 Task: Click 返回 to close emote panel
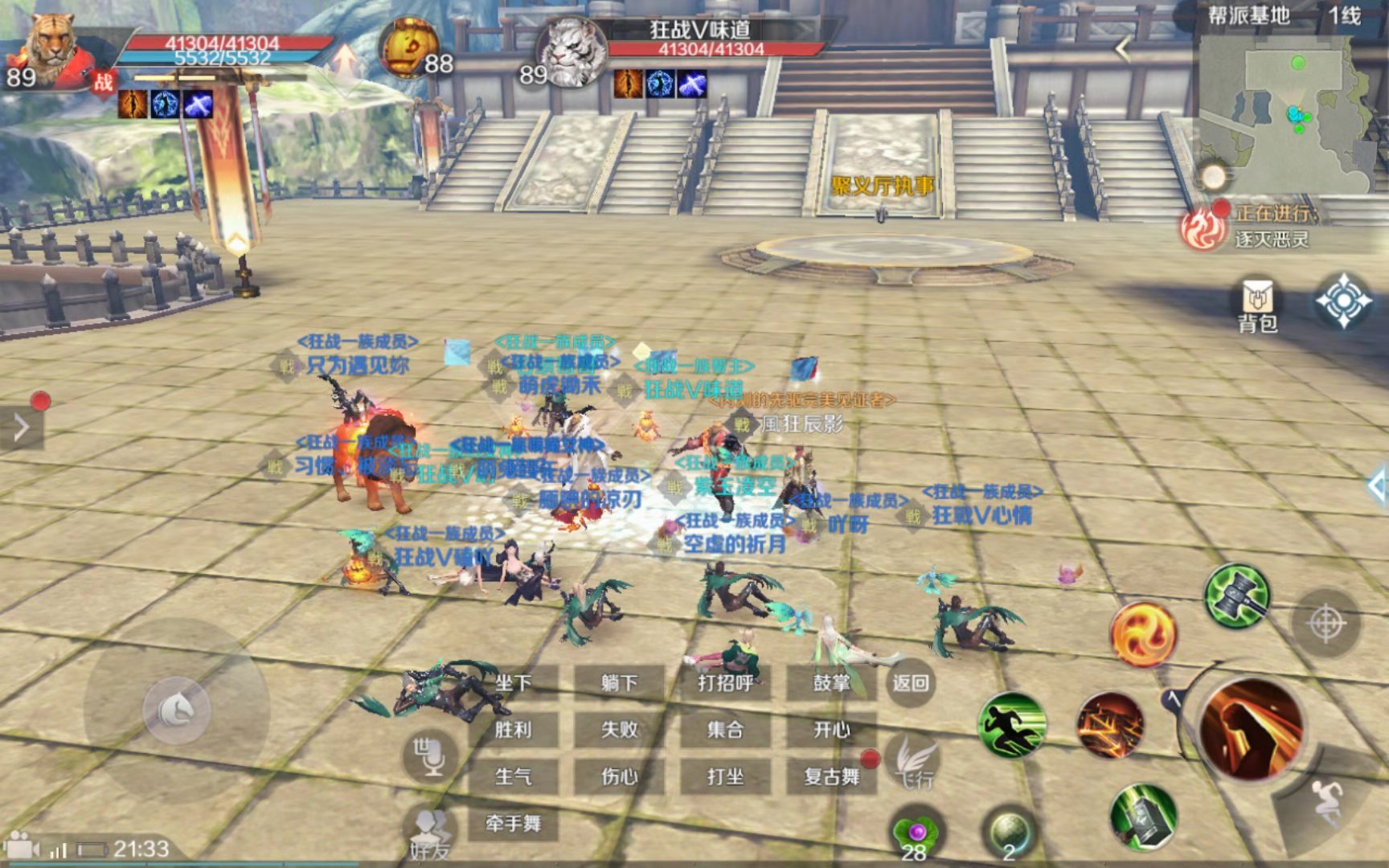[911, 683]
